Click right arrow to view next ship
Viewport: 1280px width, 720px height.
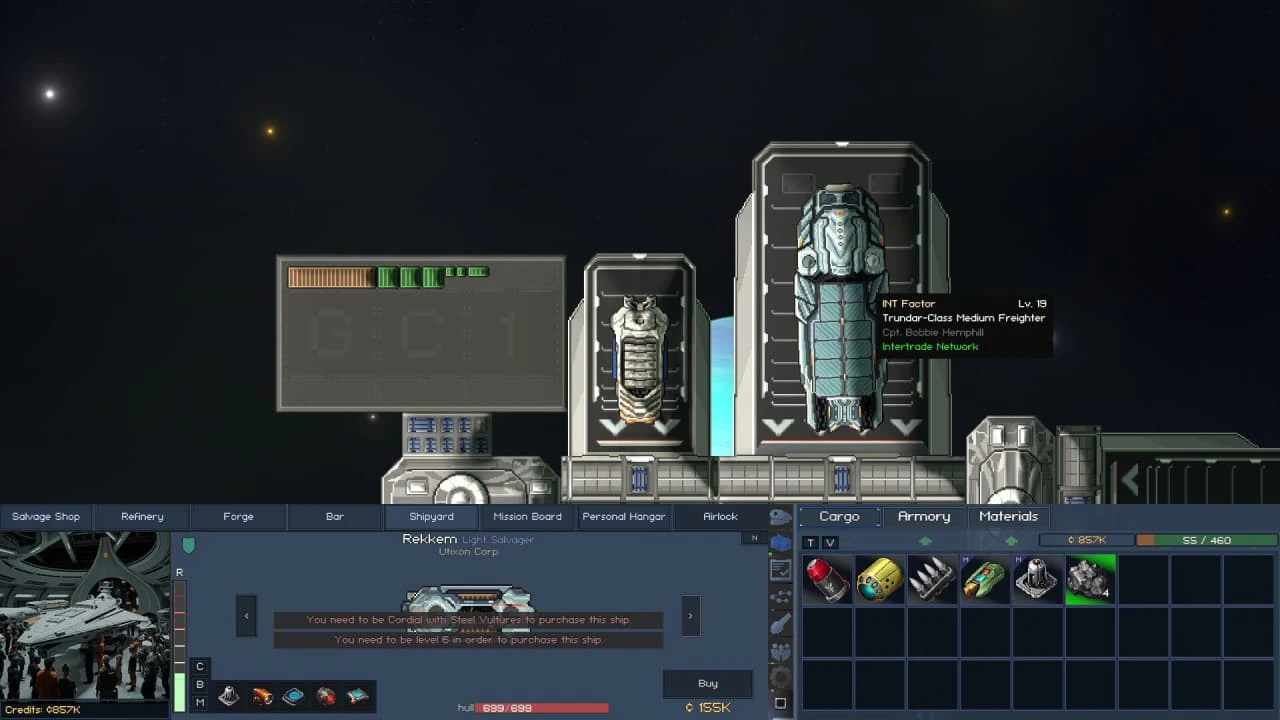pyautogui.click(x=690, y=616)
